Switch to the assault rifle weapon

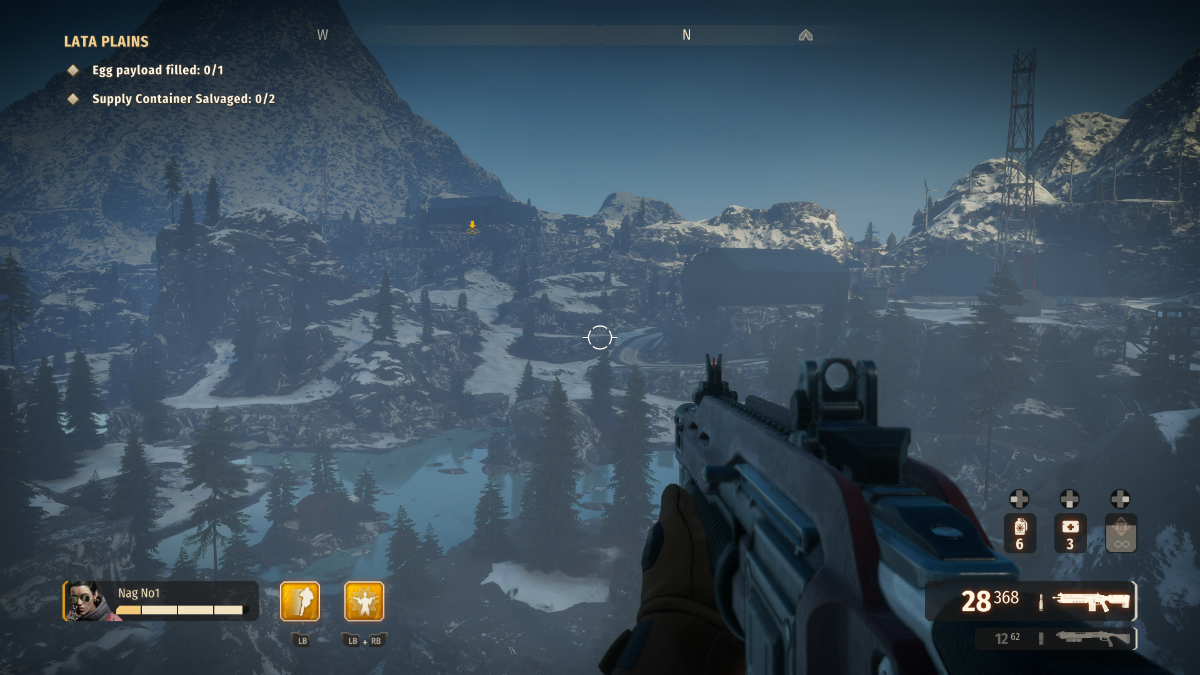(x=1090, y=600)
